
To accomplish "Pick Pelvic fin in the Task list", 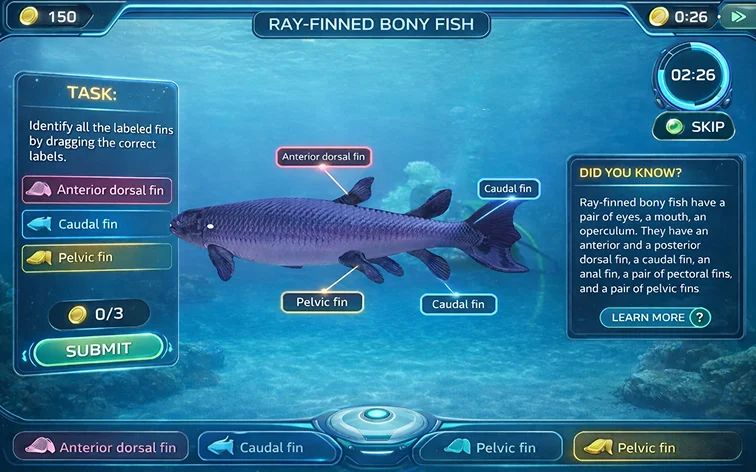I will coord(97,257).
